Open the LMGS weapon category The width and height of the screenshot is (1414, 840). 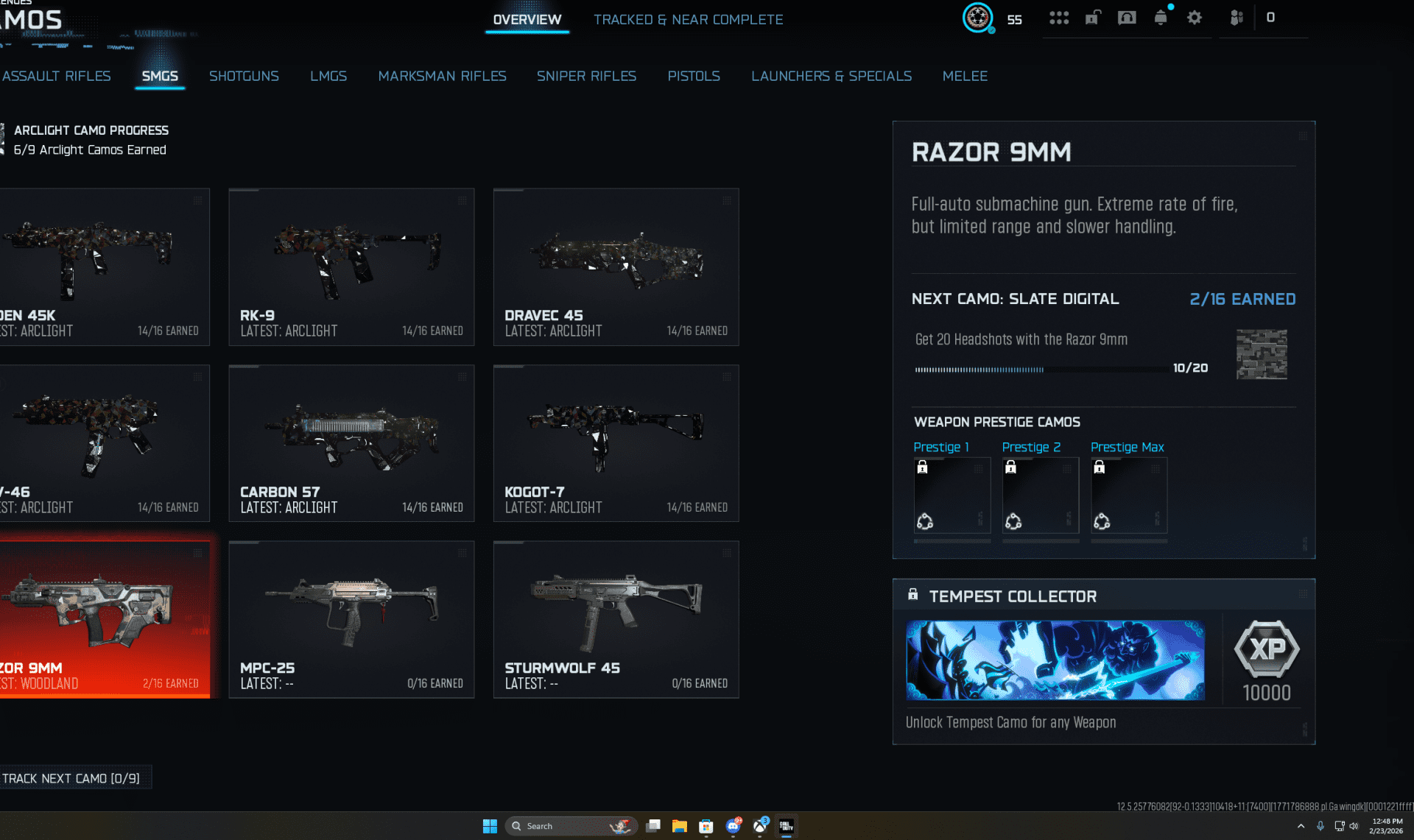click(x=328, y=76)
